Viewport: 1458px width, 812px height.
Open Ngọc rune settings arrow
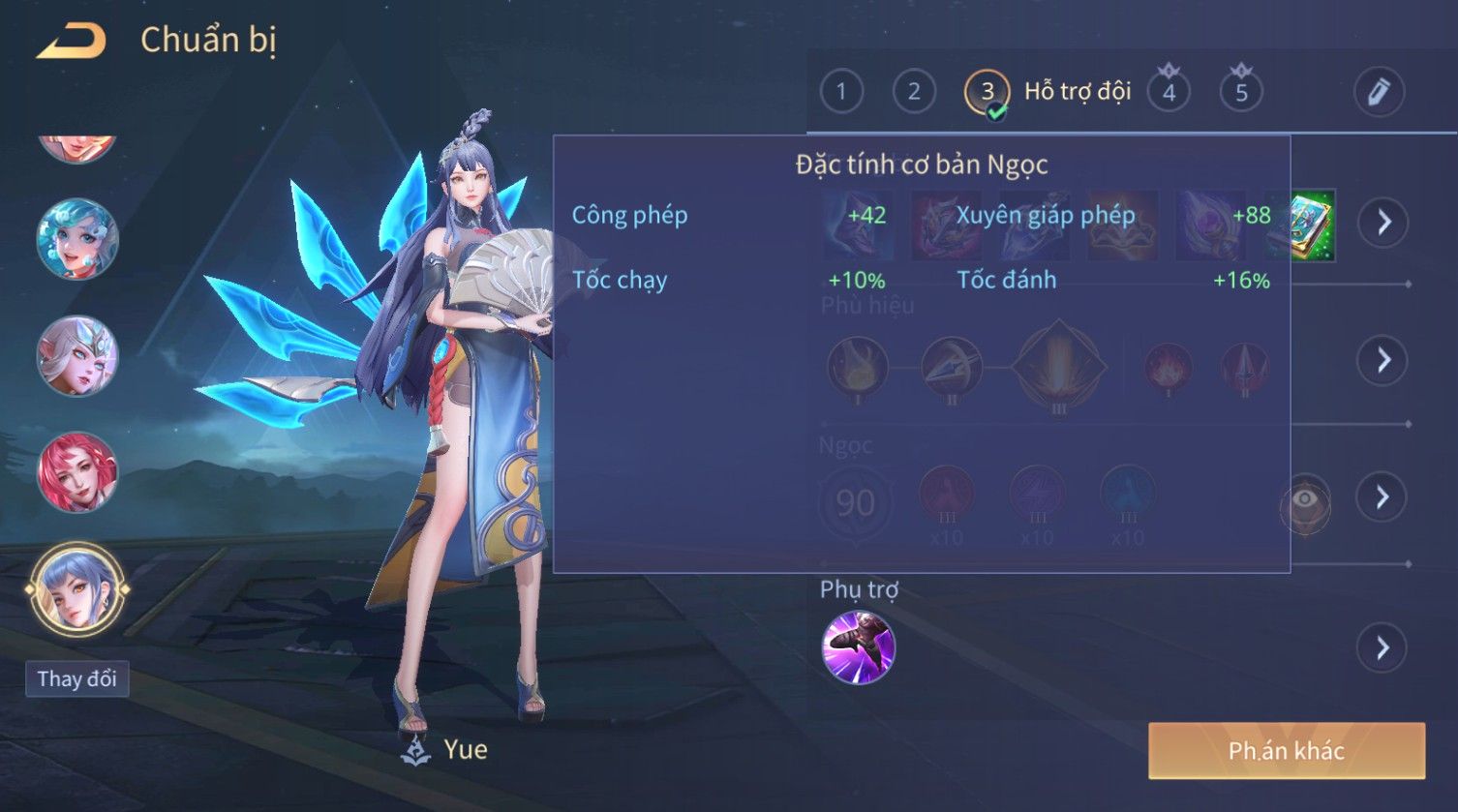(x=1383, y=497)
